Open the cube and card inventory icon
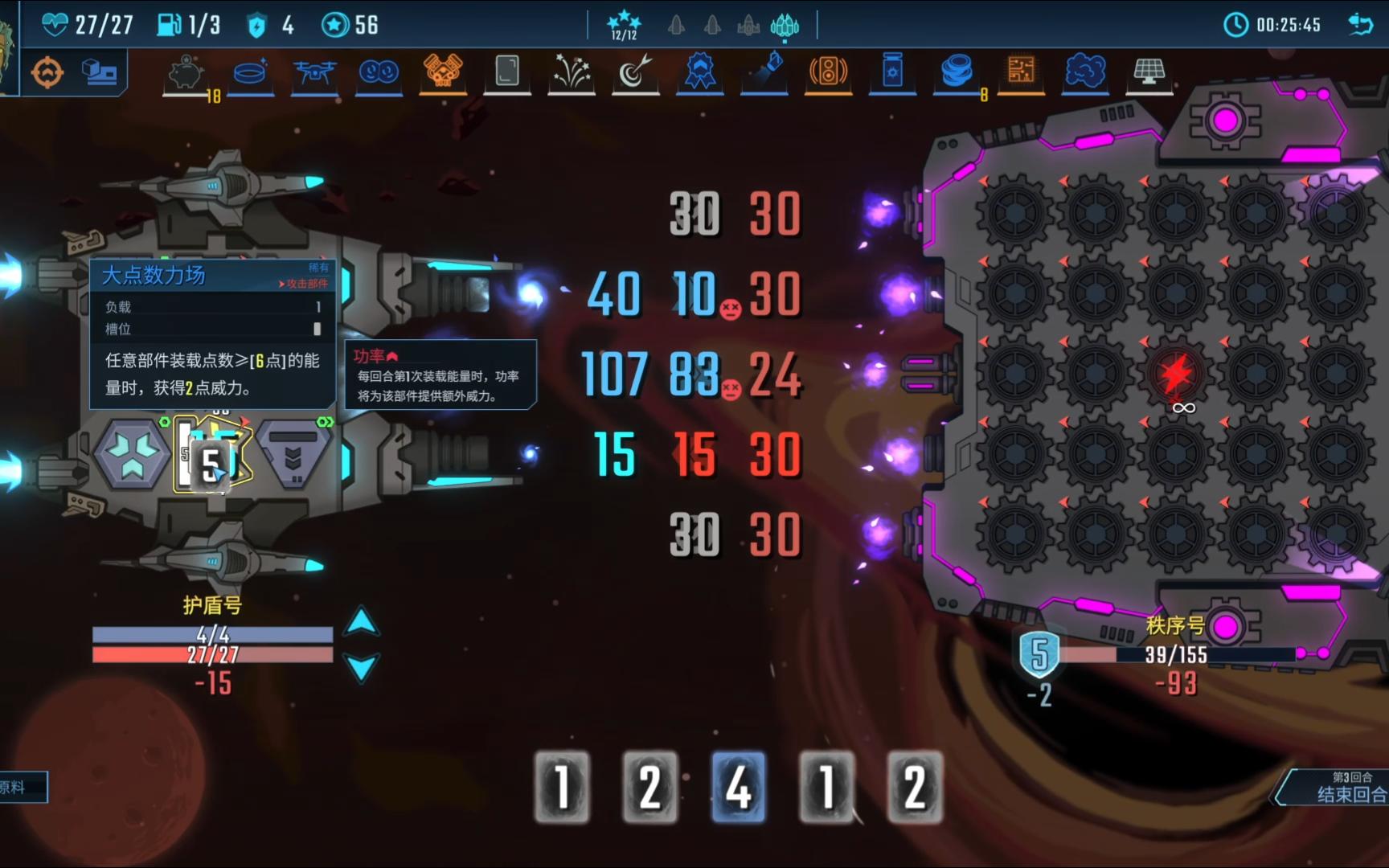This screenshot has width=1389, height=868. [x=99, y=72]
